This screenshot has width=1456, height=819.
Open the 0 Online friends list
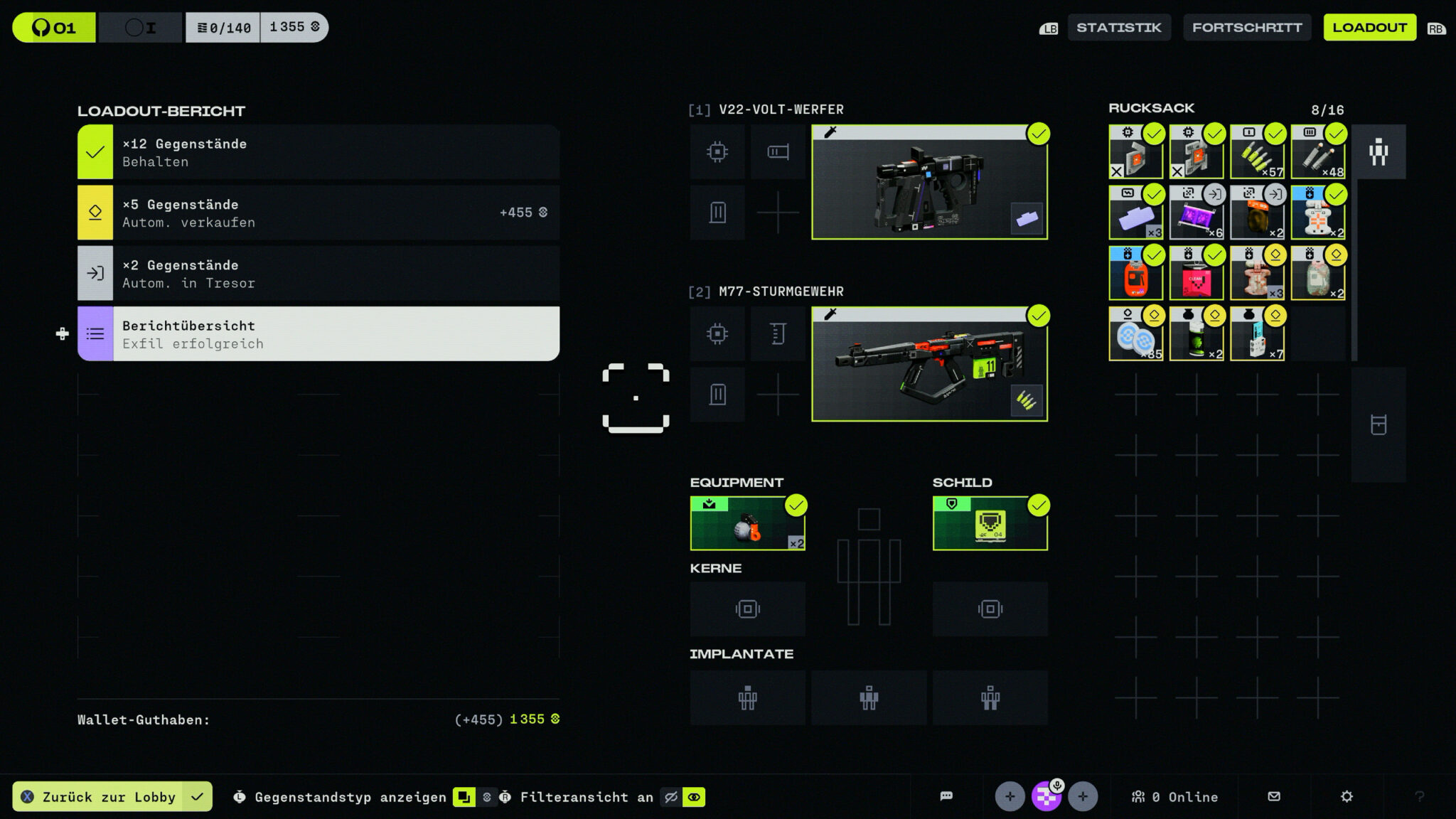tap(1175, 797)
